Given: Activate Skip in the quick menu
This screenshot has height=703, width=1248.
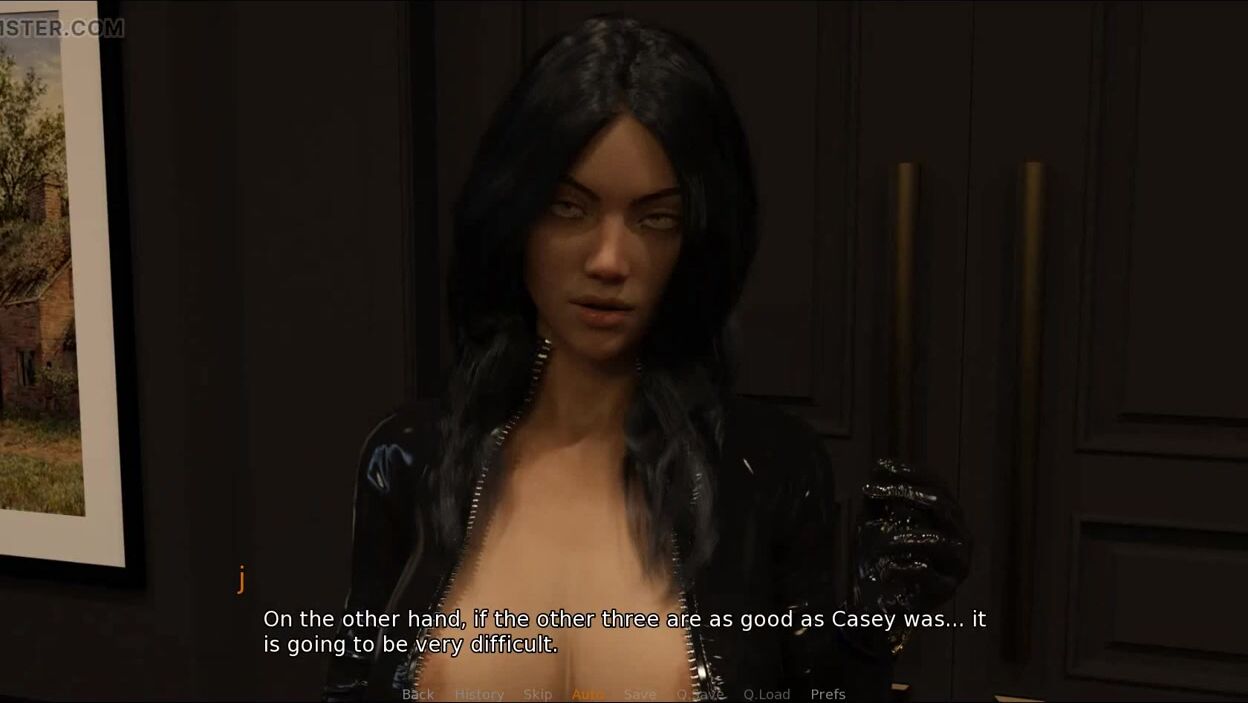Looking at the screenshot, I should [537, 694].
